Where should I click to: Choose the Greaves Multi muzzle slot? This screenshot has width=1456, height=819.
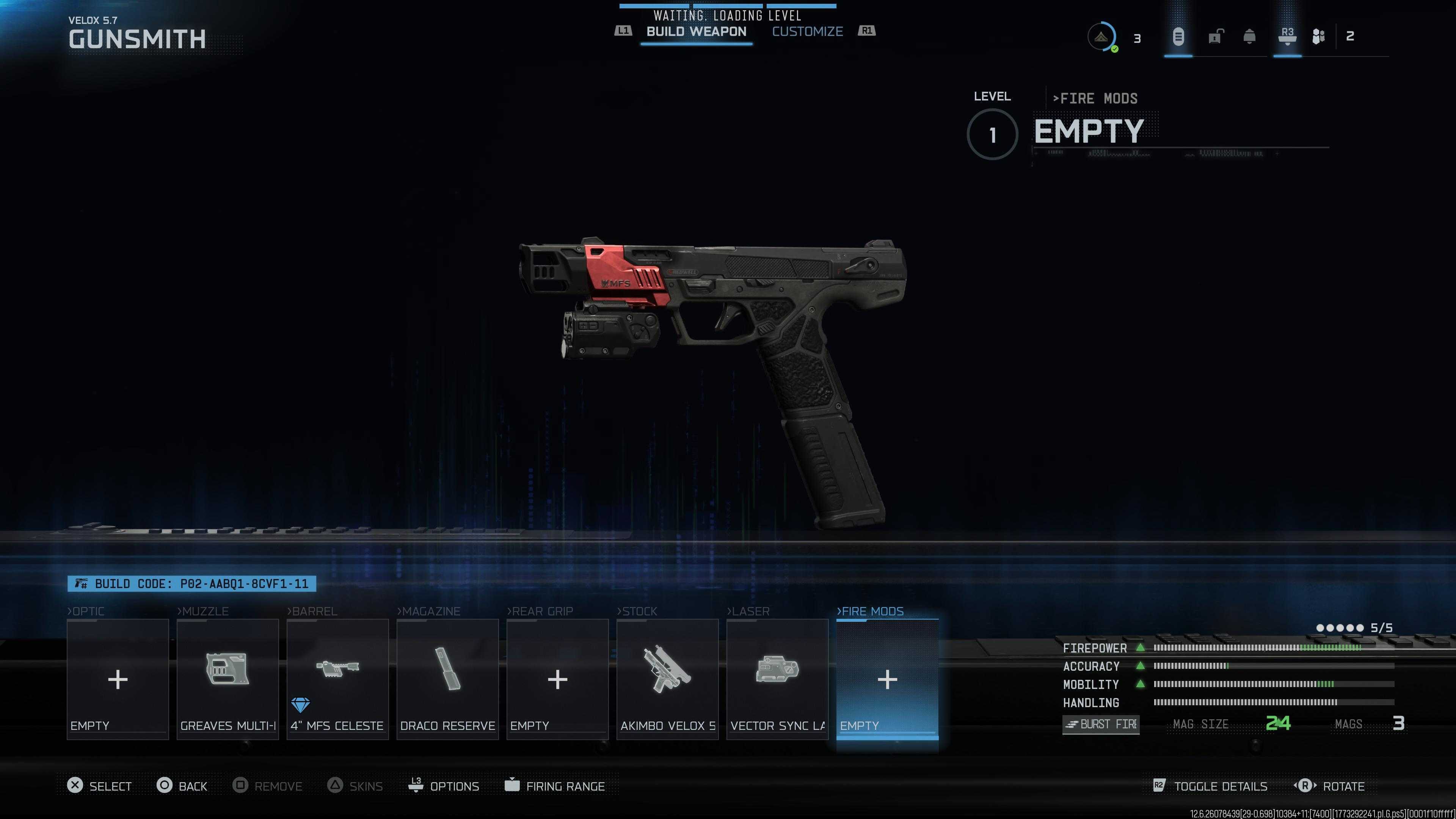coord(227,679)
